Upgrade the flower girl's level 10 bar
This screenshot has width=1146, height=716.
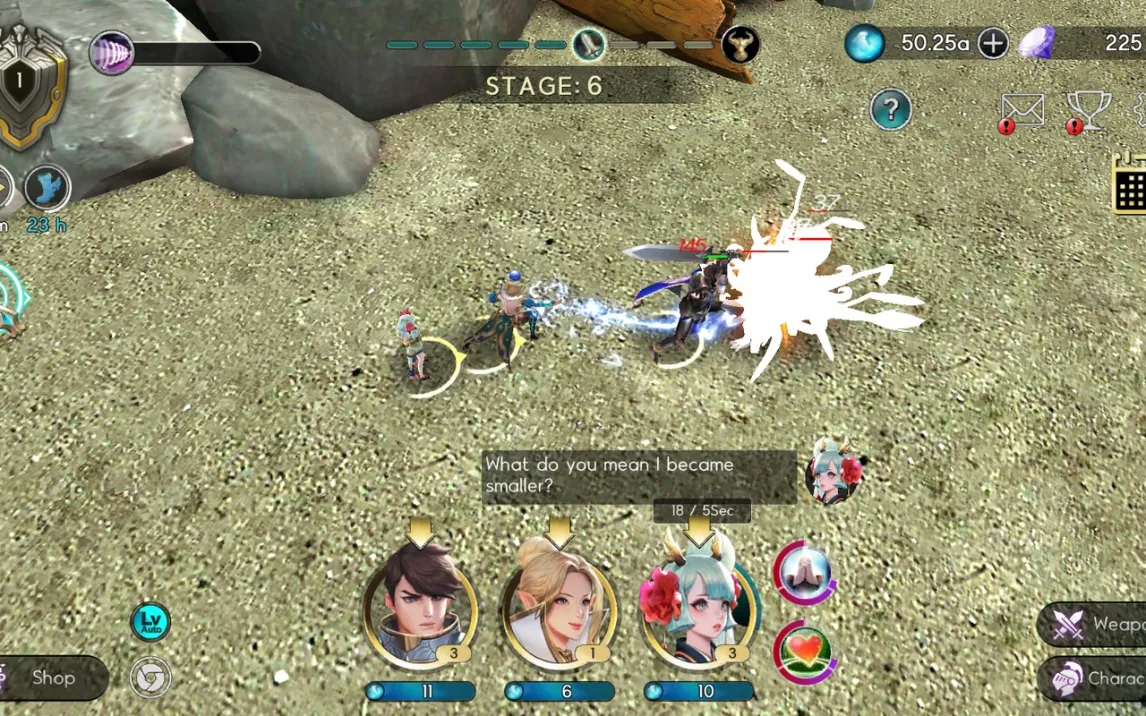pyautogui.click(x=698, y=691)
